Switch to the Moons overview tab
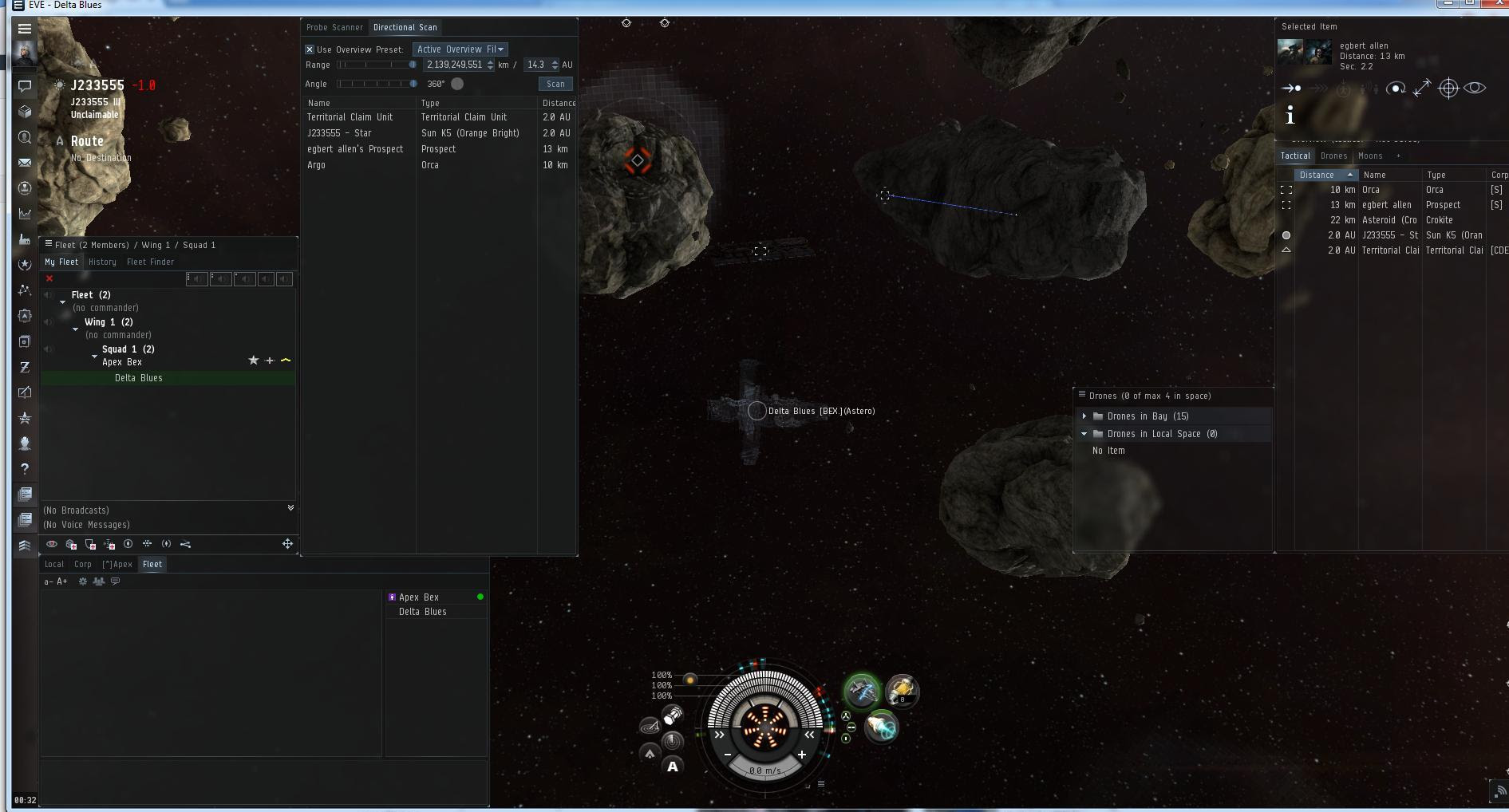The width and height of the screenshot is (1509, 812). point(1370,156)
